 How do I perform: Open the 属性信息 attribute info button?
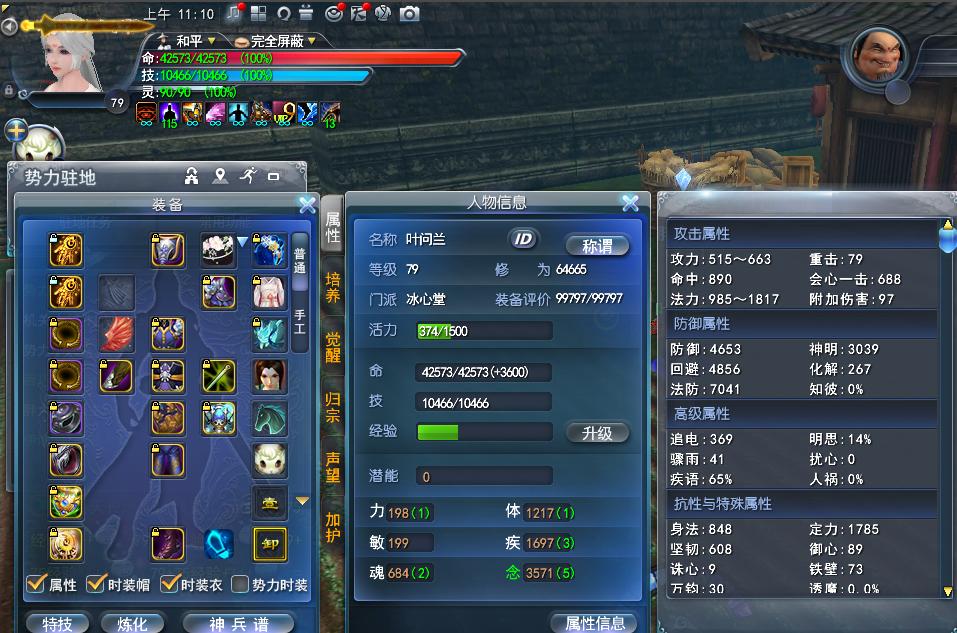595,623
